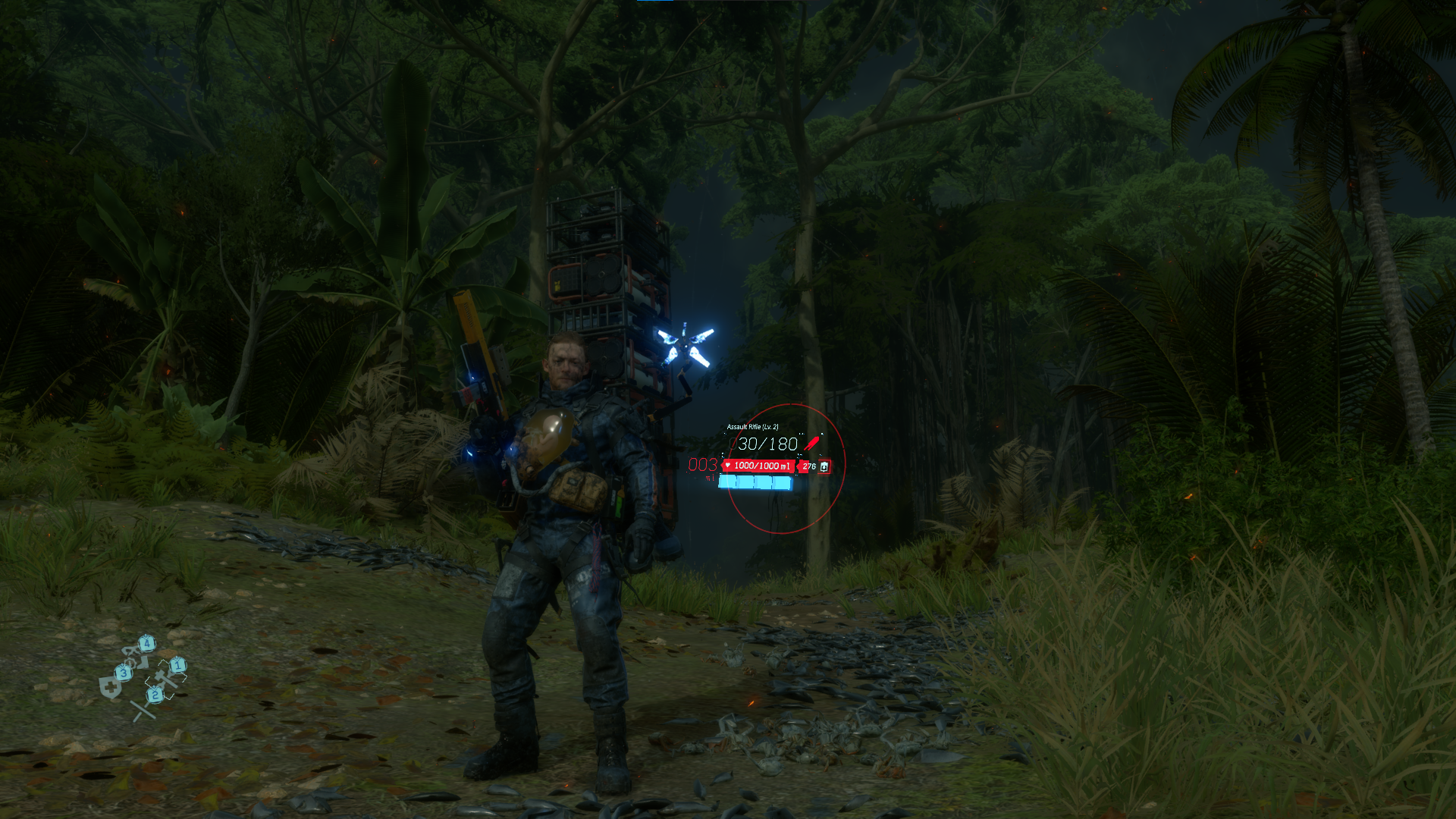
Task: Click the blood bag icon beside 276
Action: pos(824,466)
